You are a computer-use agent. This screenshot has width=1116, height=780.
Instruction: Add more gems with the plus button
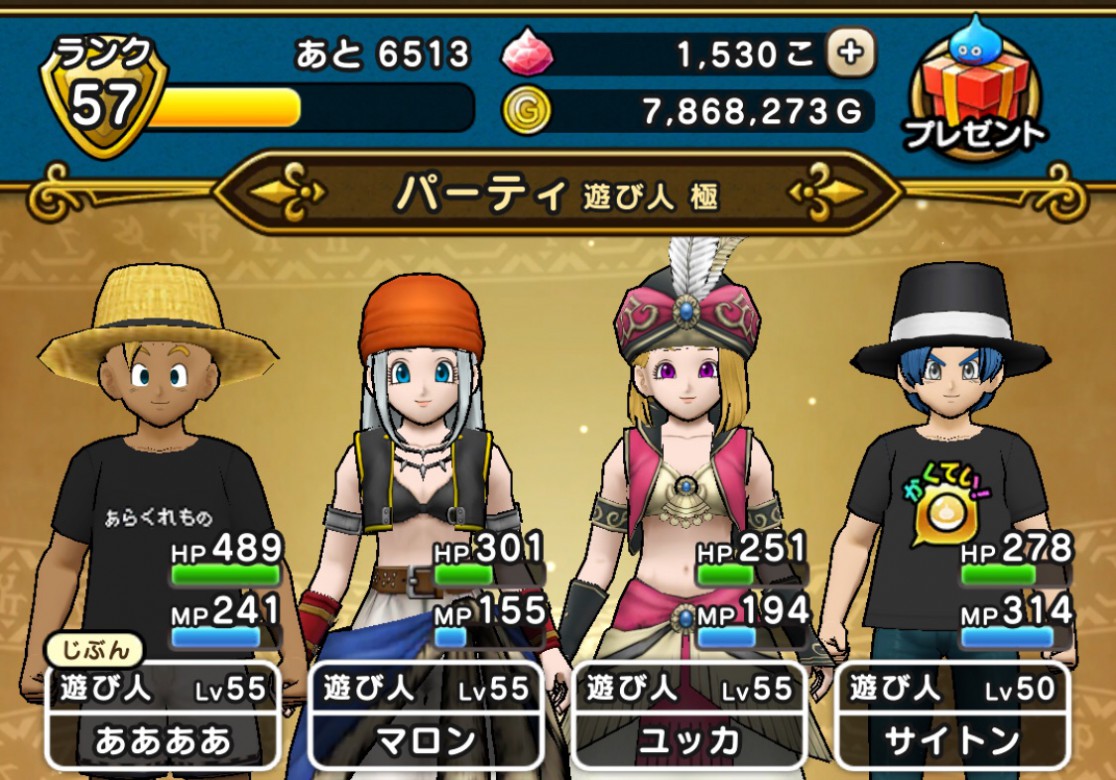coord(851,53)
